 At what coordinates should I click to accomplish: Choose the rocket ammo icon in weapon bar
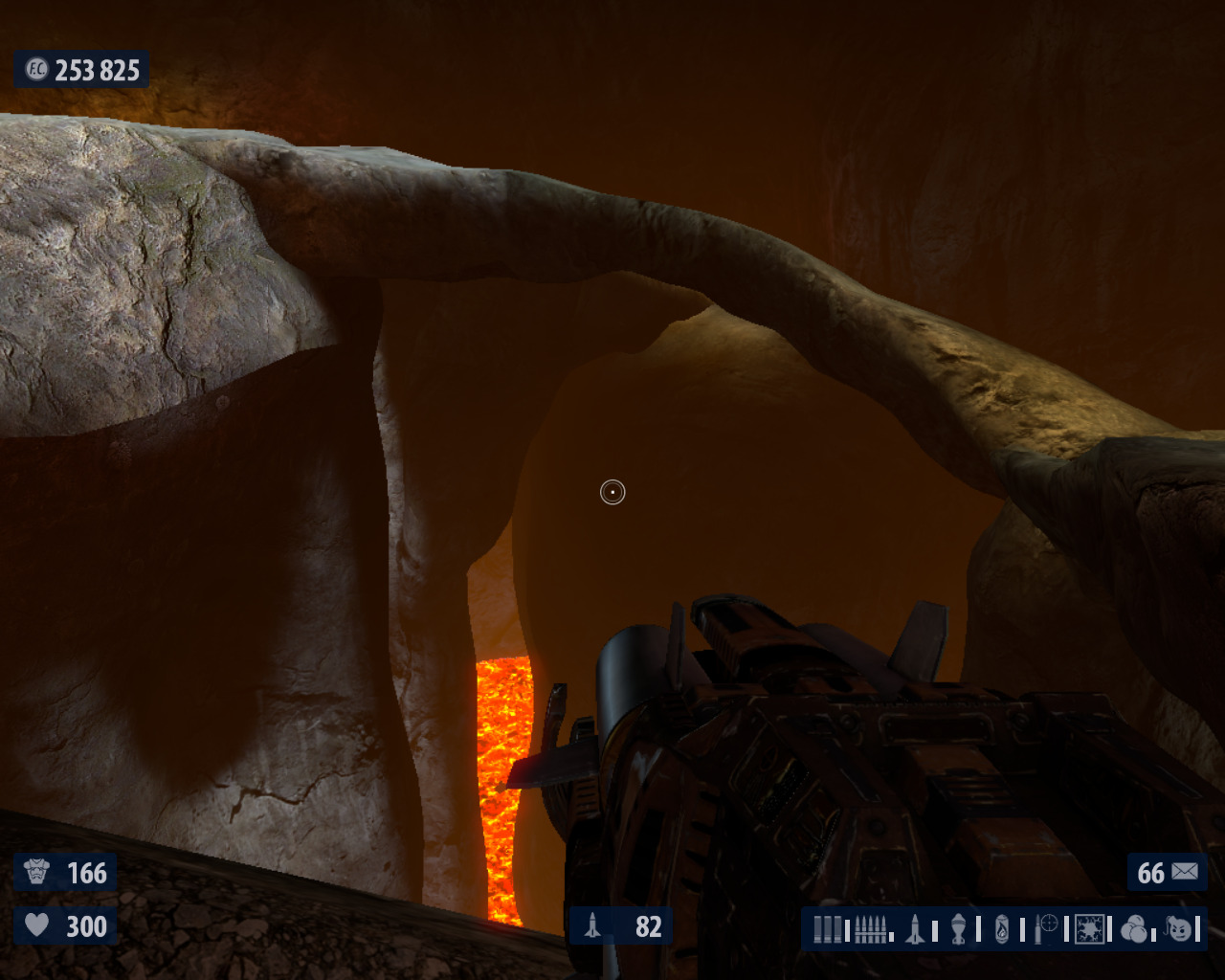916,928
